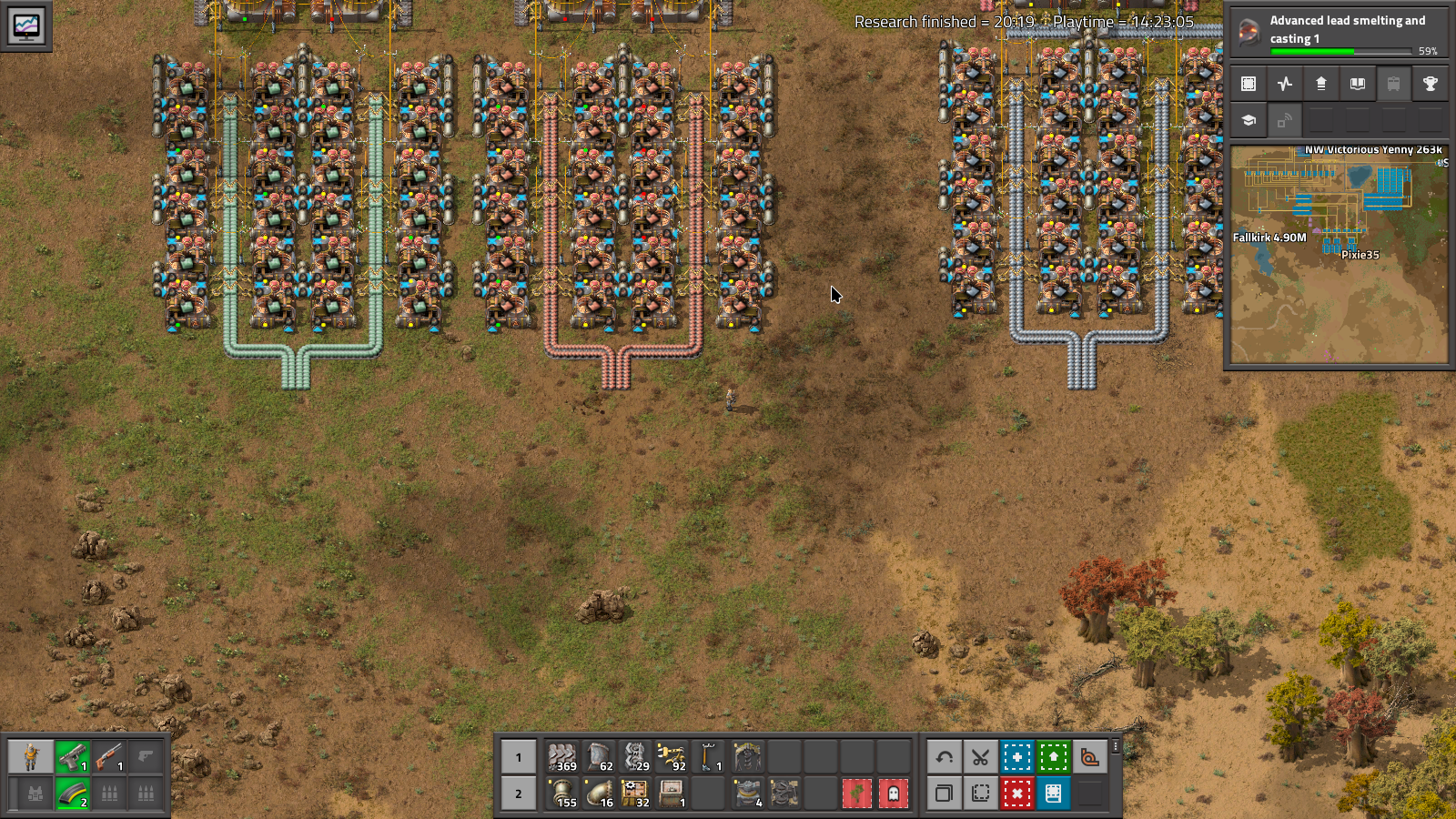Viewport: 1456px width, 819px height.
Task: Open the trophy achievements button
Action: pos(1430,84)
